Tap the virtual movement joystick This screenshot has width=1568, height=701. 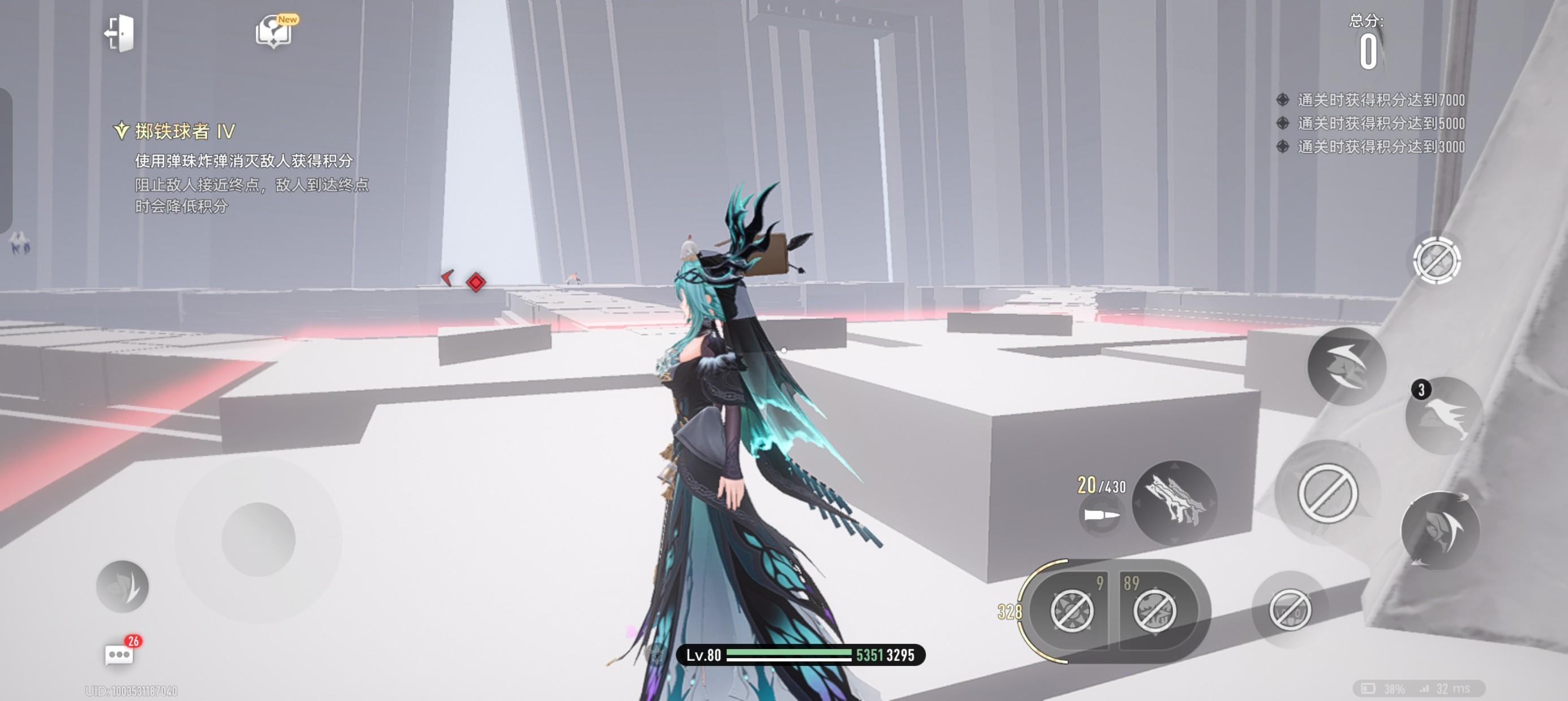[259, 539]
